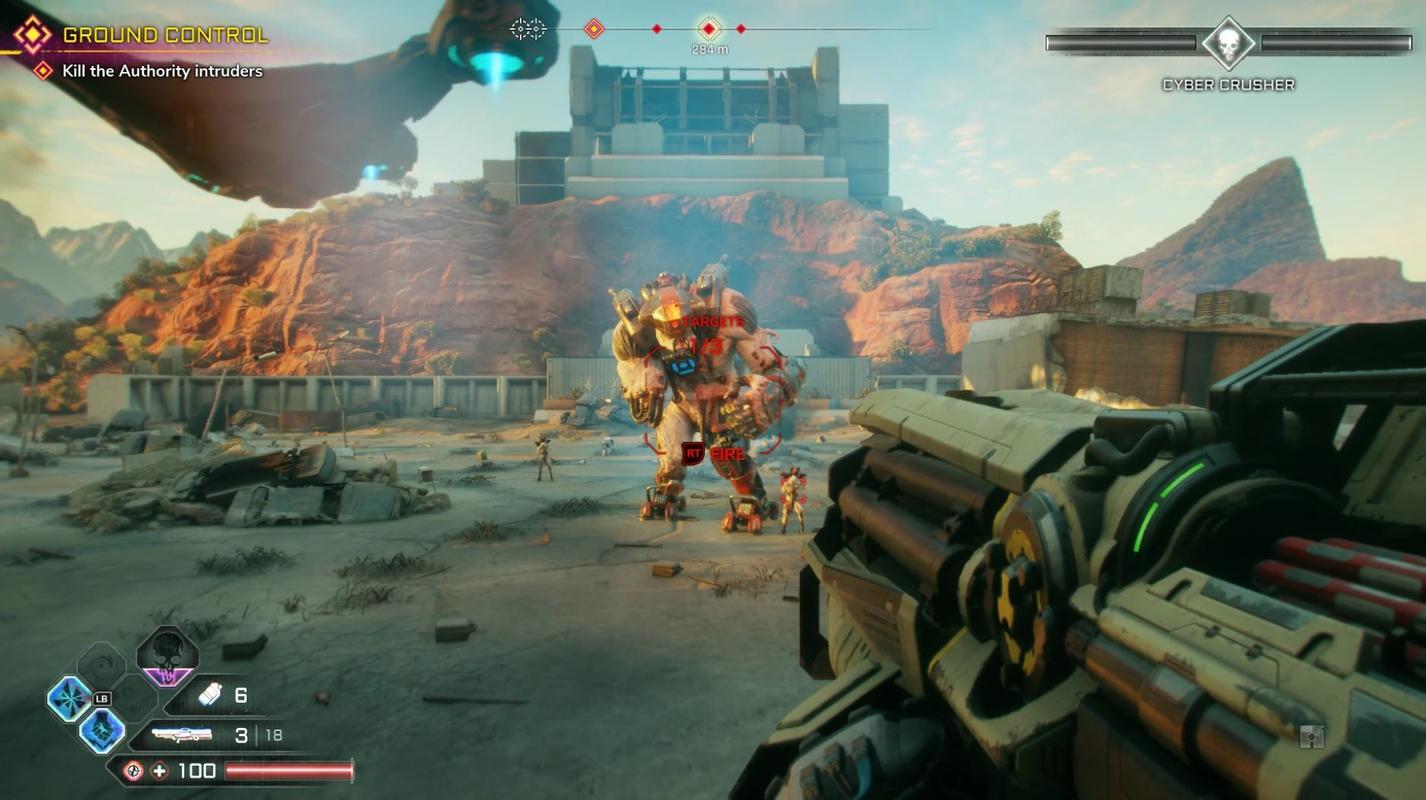Screen dimensions: 1426x800
Task: Click the highlighted compass objective above 284 m
Action: pyautogui.click(x=709, y=29)
